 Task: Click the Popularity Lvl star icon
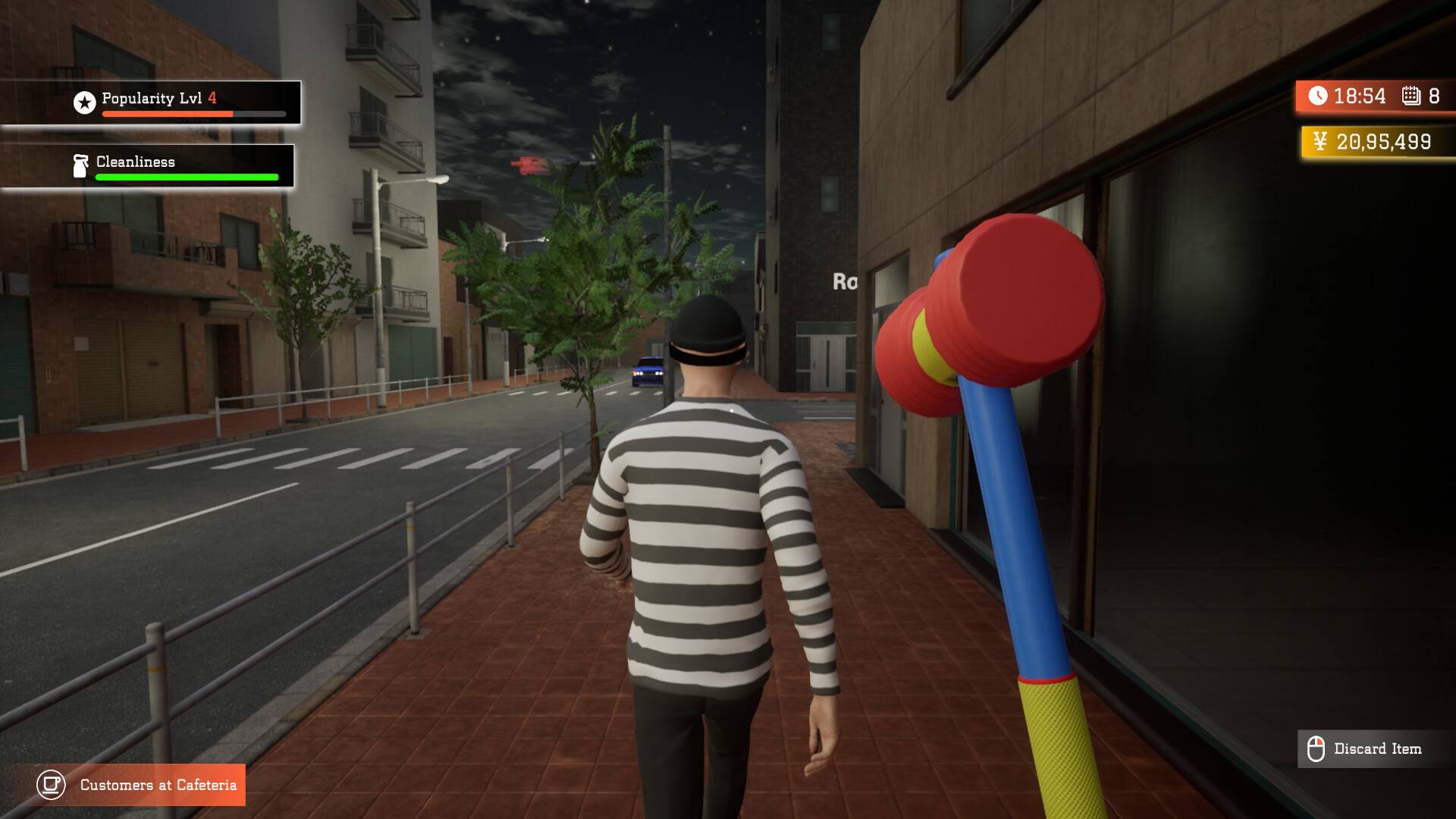pos(84,102)
